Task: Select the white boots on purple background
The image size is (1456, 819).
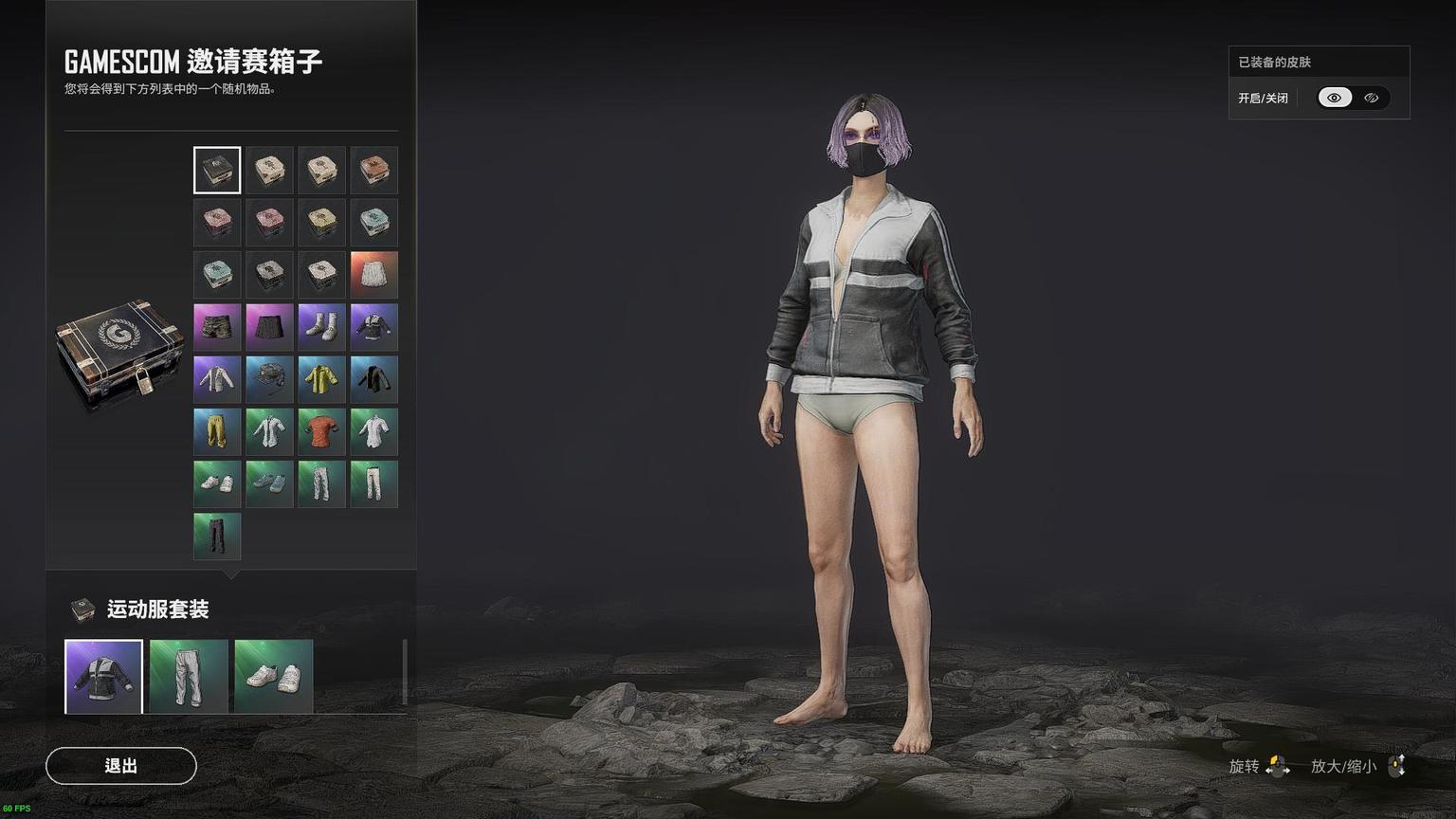Action: click(x=321, y=327)
